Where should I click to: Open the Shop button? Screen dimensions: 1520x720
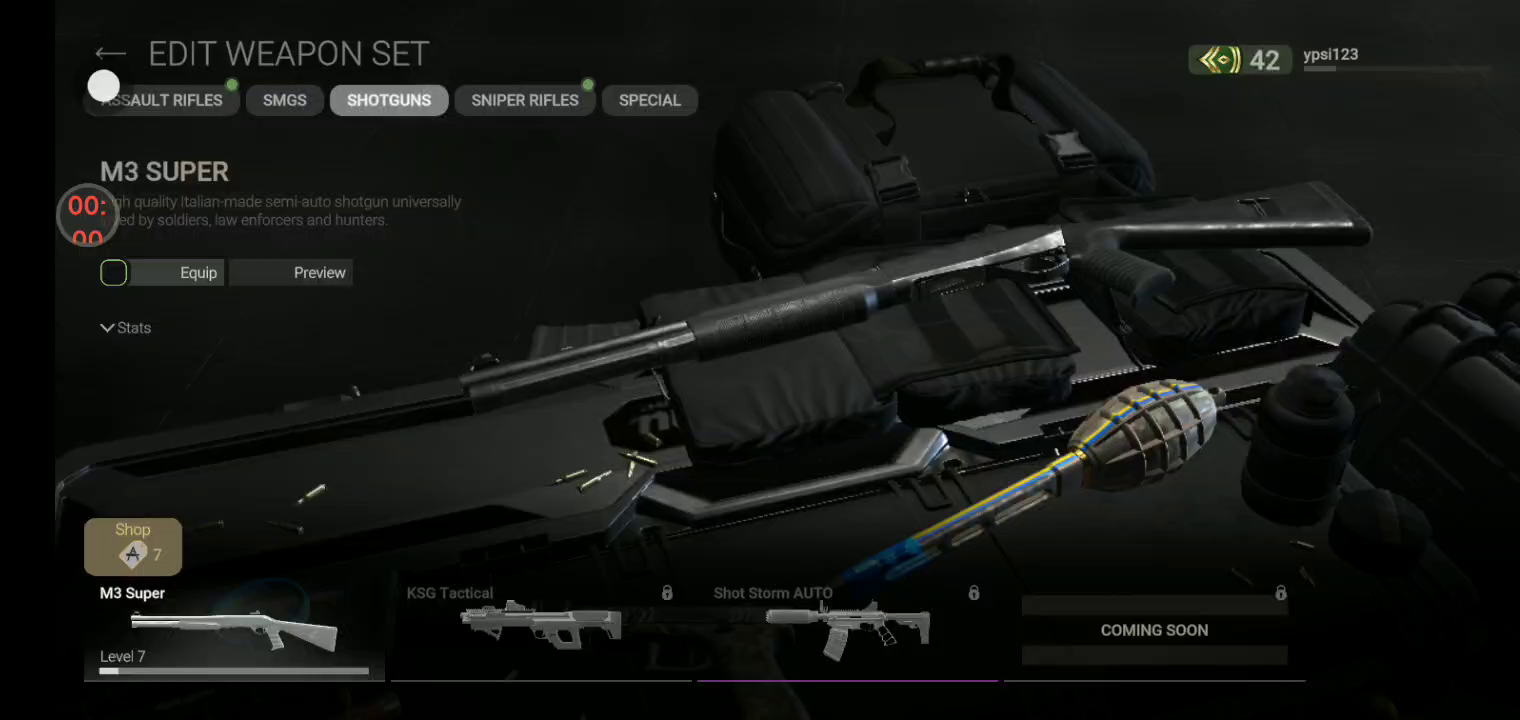pos(133,546)
